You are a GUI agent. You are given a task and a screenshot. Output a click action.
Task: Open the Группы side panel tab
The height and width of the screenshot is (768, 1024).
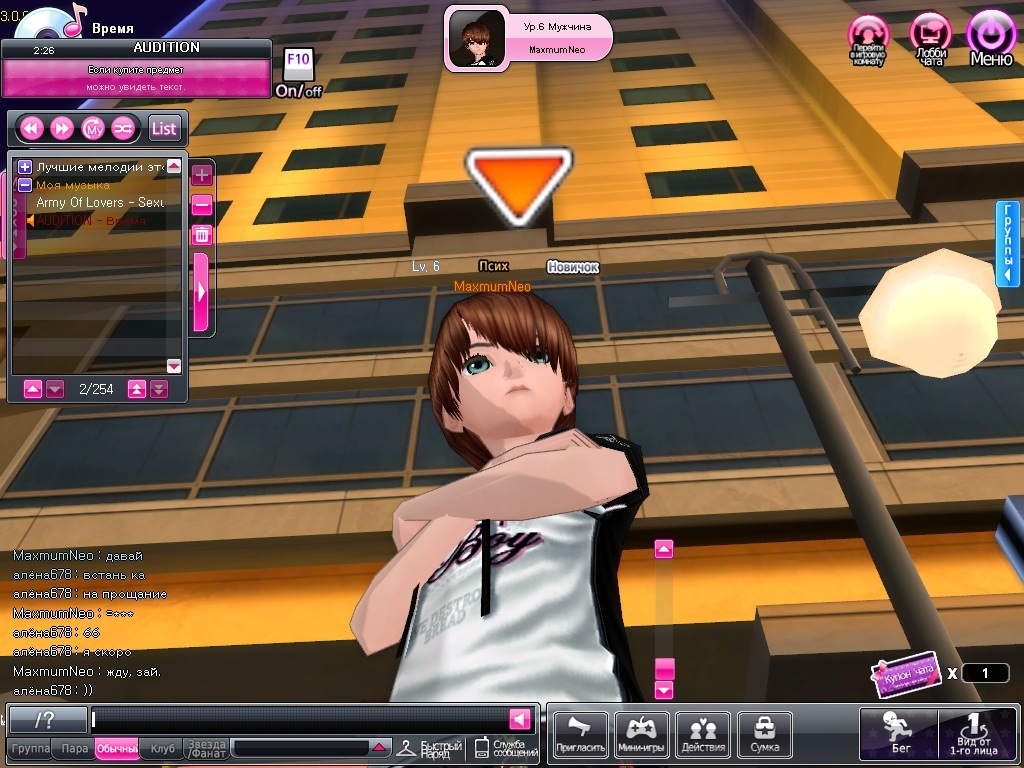1008,243
